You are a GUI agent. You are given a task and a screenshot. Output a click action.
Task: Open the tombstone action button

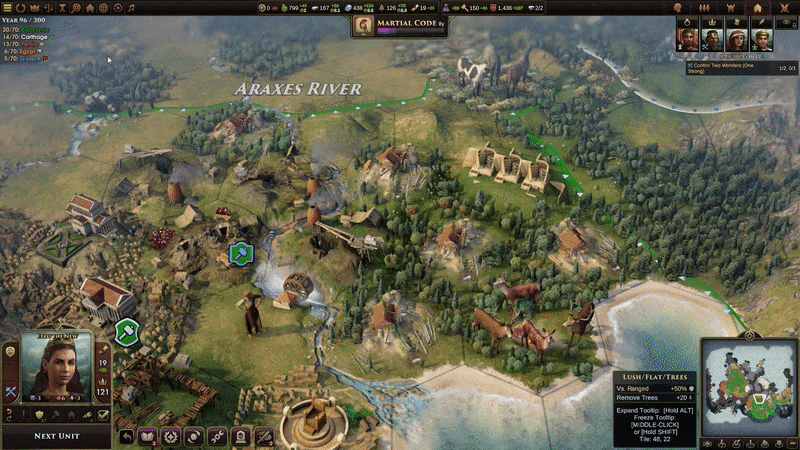(x=241, y=436)
